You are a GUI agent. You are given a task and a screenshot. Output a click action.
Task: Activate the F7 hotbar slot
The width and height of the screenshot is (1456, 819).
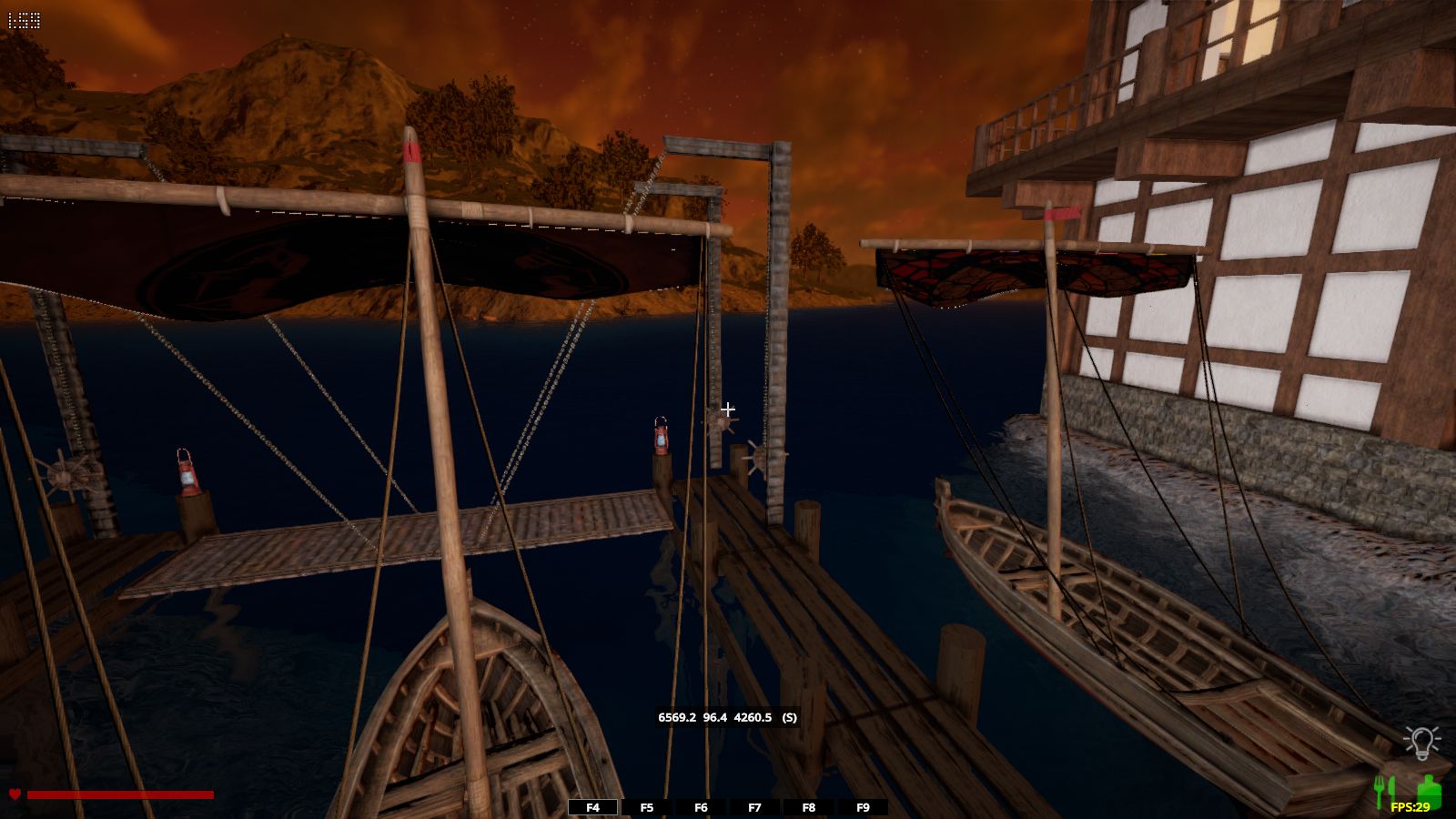tap(754, 807)
